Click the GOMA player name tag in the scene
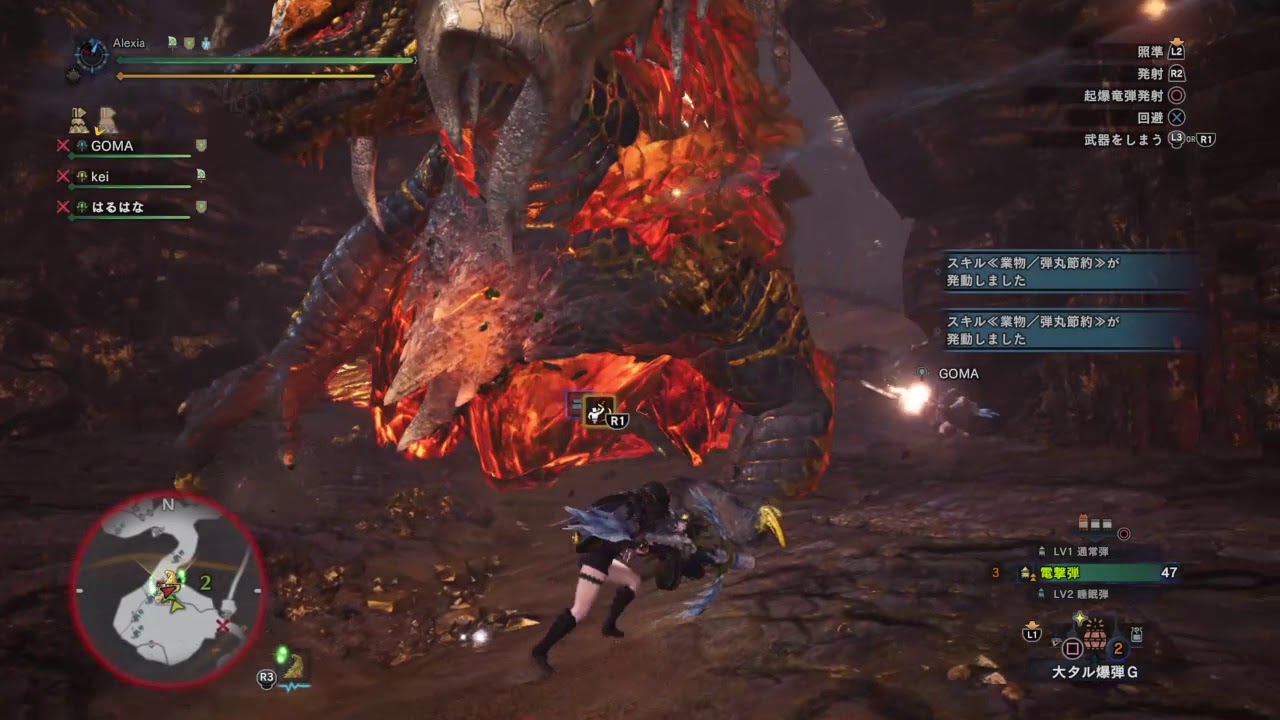The width and height of the screenshot is (1280, 720). 958,374
